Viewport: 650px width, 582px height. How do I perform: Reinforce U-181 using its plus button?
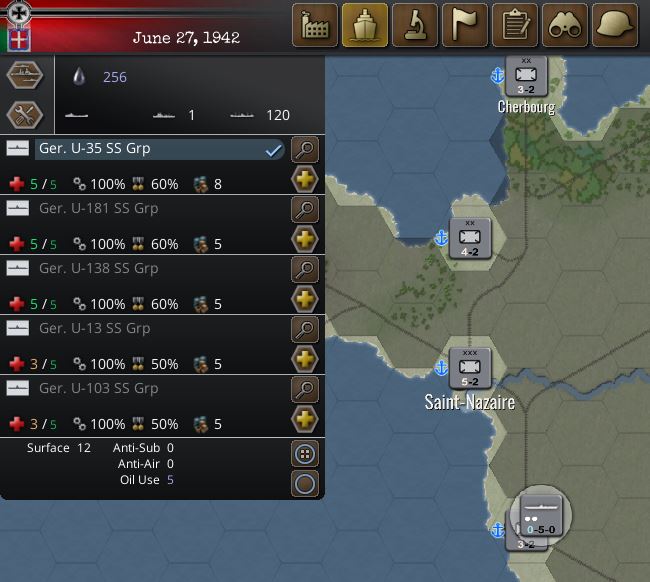[304, 240]
